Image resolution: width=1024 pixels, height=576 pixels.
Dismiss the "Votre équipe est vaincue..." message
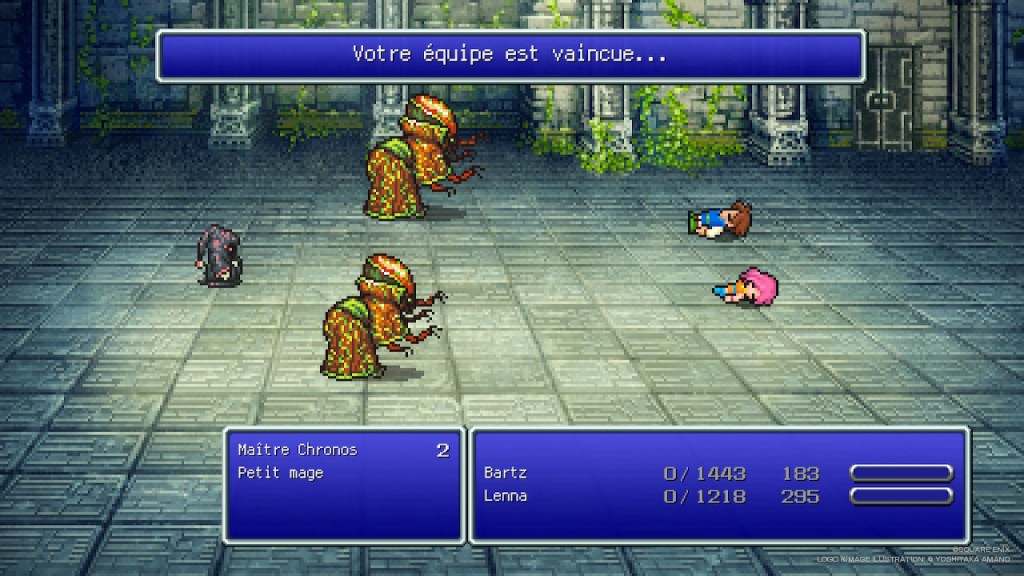click(510, 55)
